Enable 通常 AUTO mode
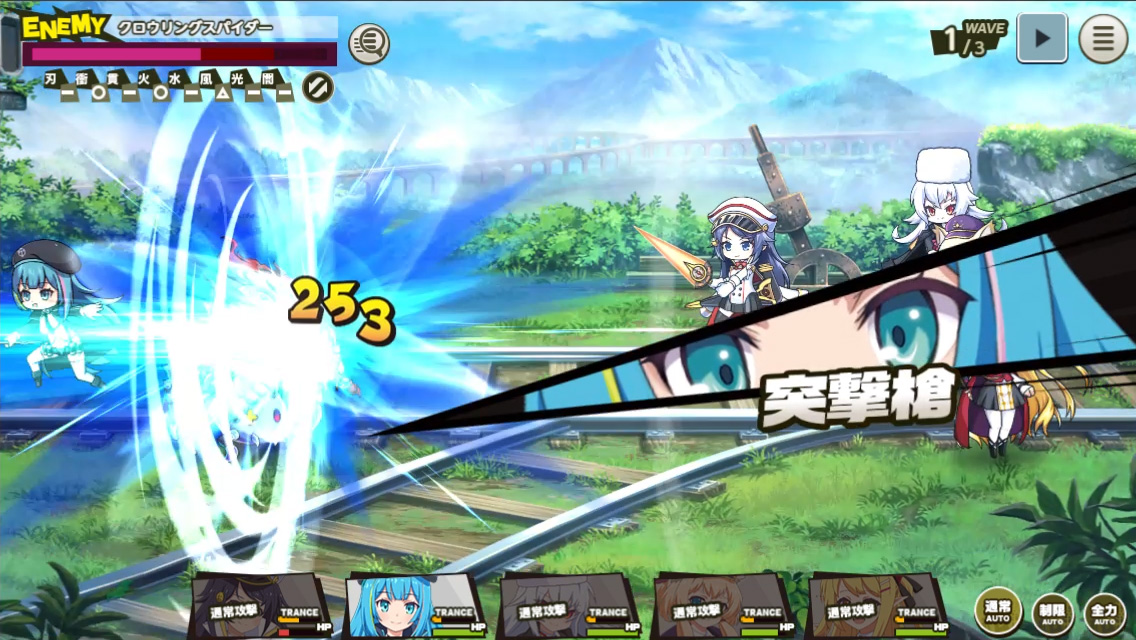 point(998,611)
